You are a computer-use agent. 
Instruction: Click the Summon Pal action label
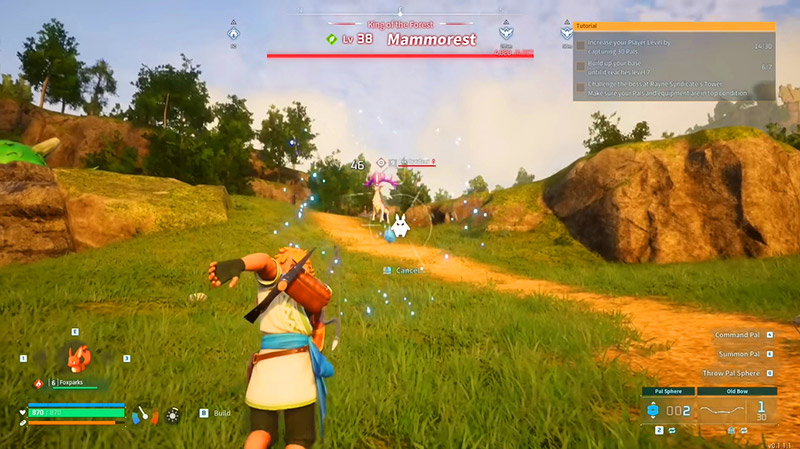[740, 354]
